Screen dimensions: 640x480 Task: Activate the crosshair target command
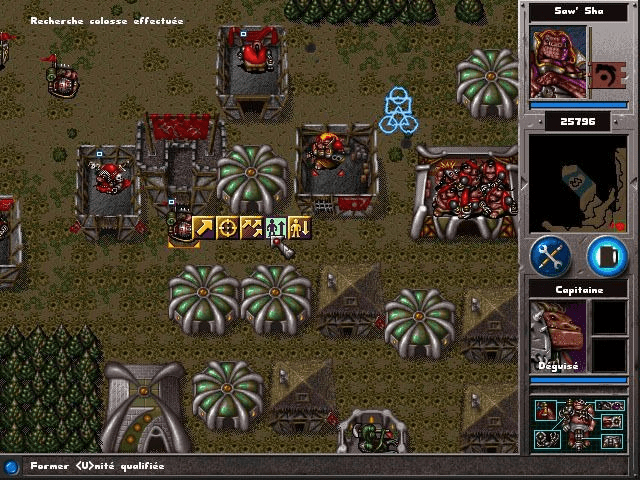228,228
